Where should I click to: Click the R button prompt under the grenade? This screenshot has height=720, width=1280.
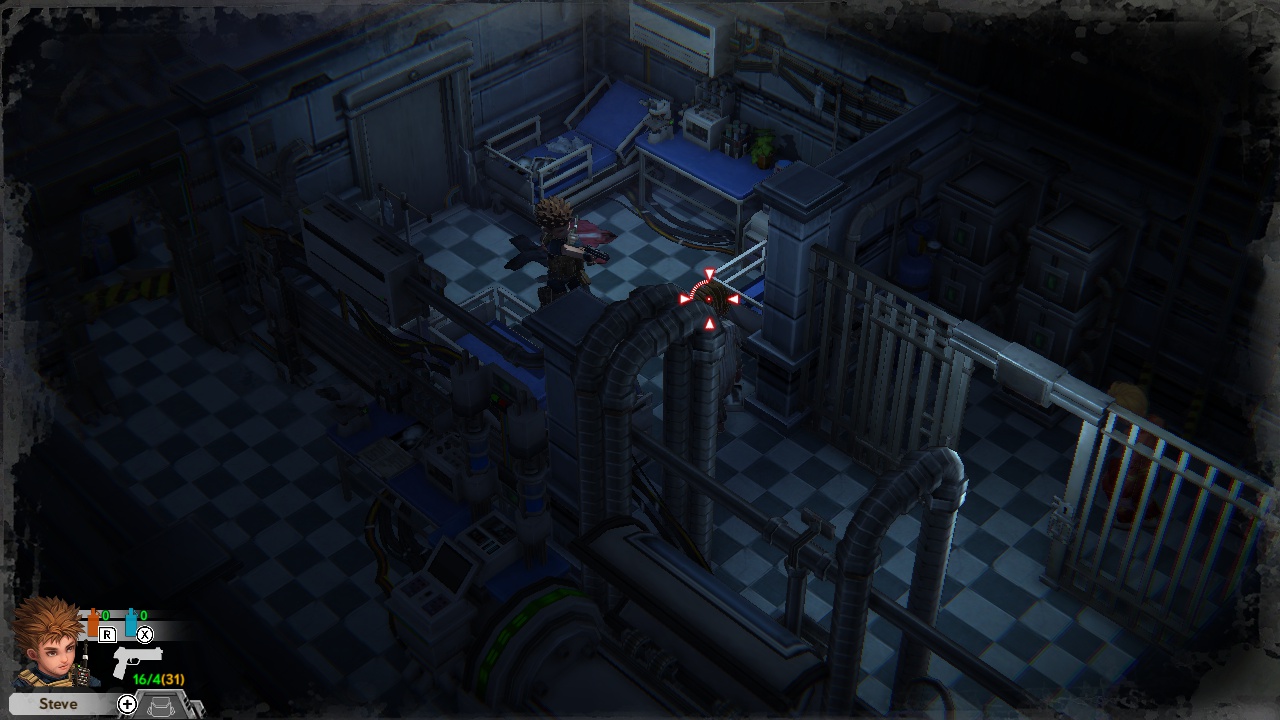(107, 634)
